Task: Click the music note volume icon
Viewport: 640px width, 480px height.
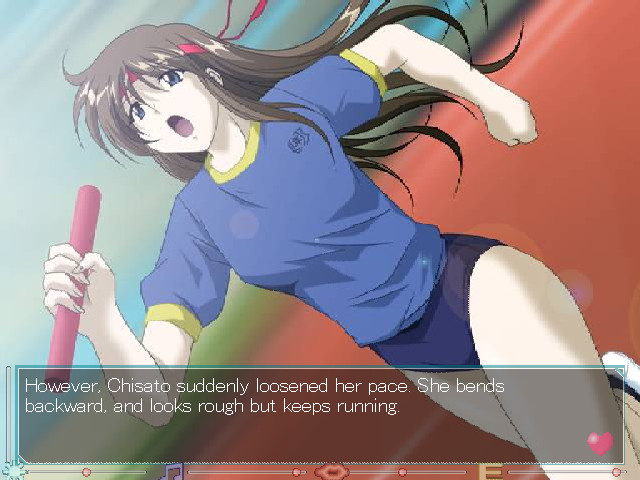Action: coord(173,470)
